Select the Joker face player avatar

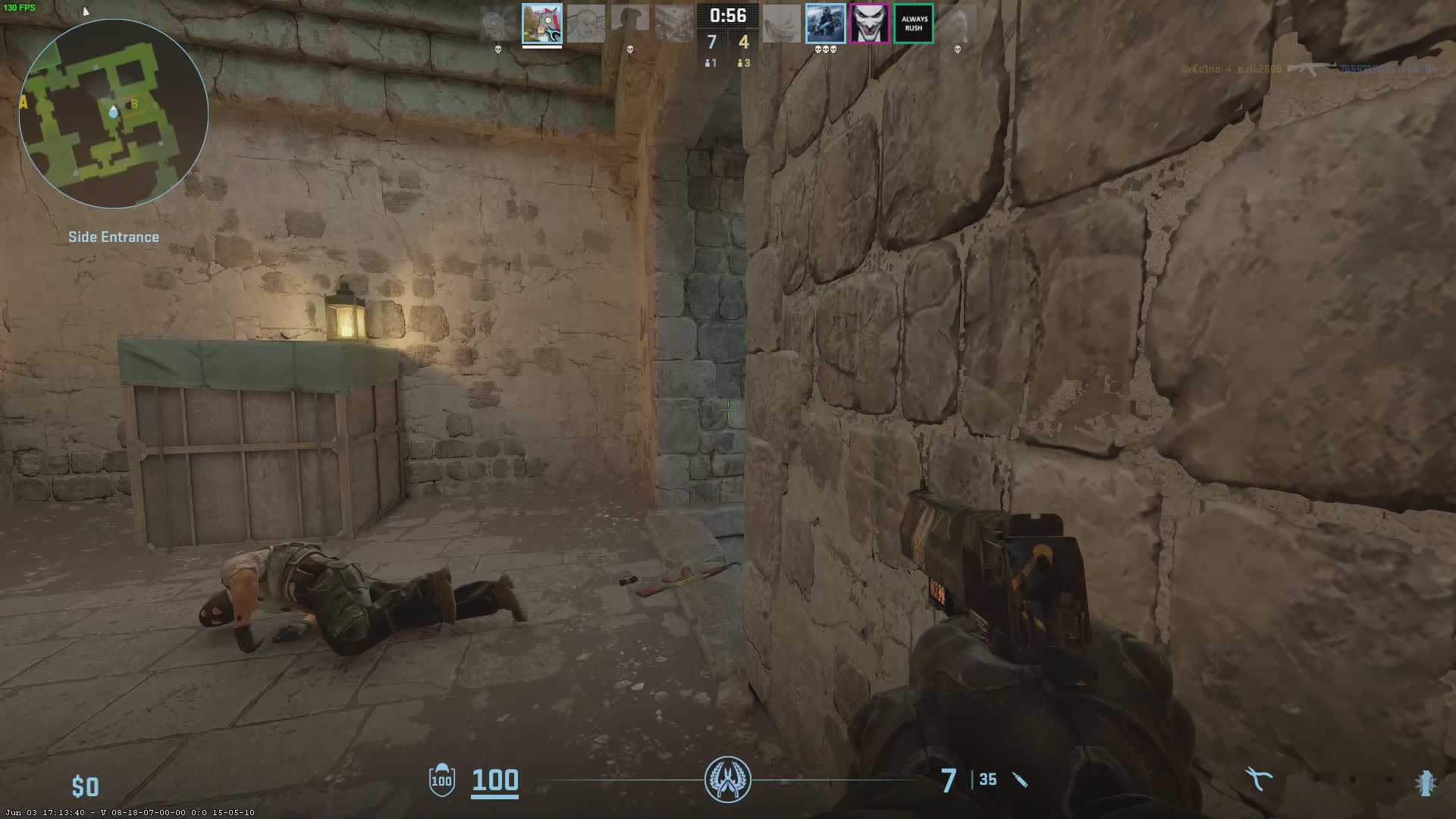[x=869, y=24]
